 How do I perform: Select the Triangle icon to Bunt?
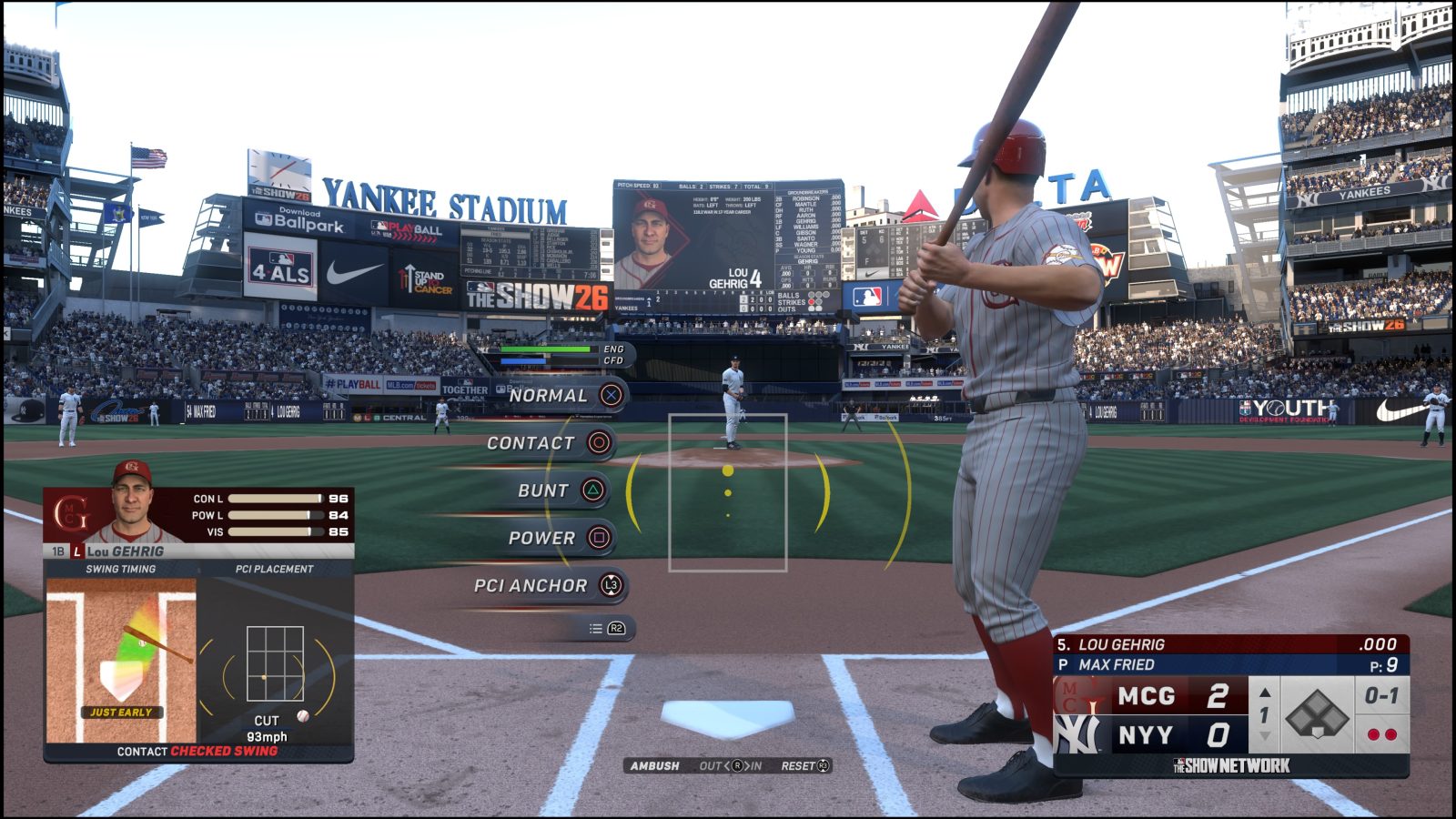tap(592, 490)
